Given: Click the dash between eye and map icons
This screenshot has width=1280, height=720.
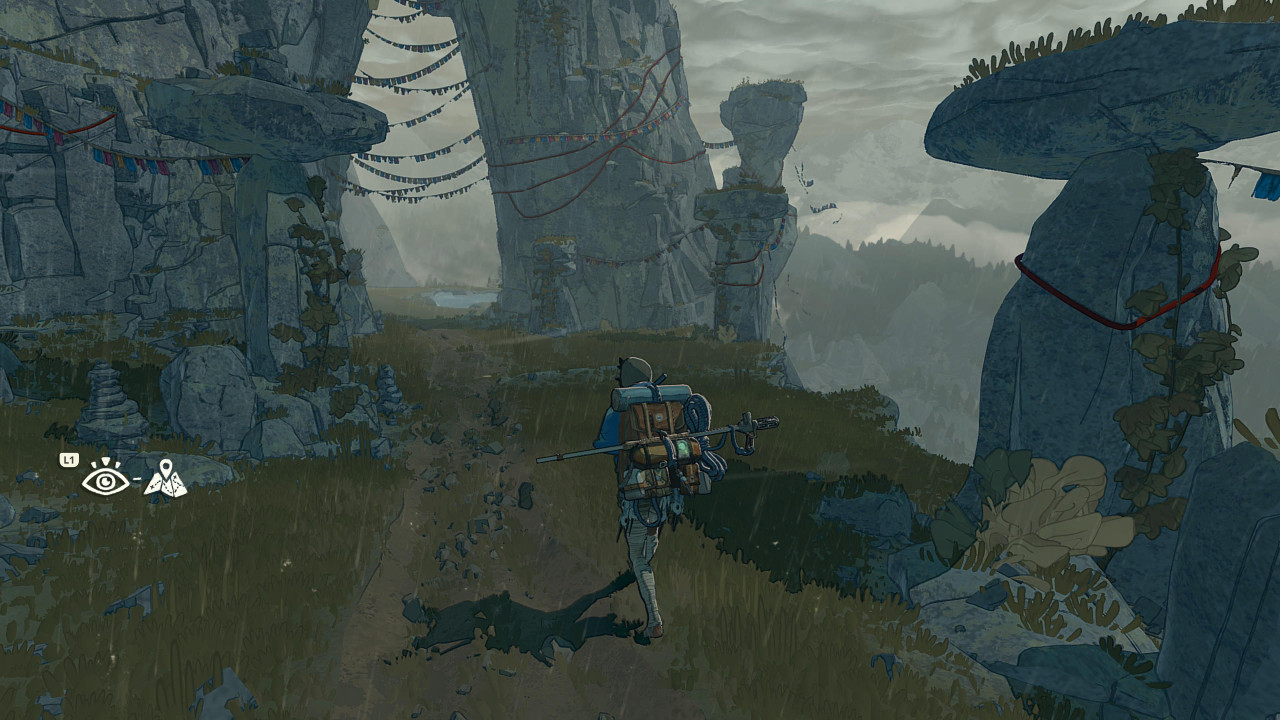Looking at the screenshot, I should pos(136,479).
